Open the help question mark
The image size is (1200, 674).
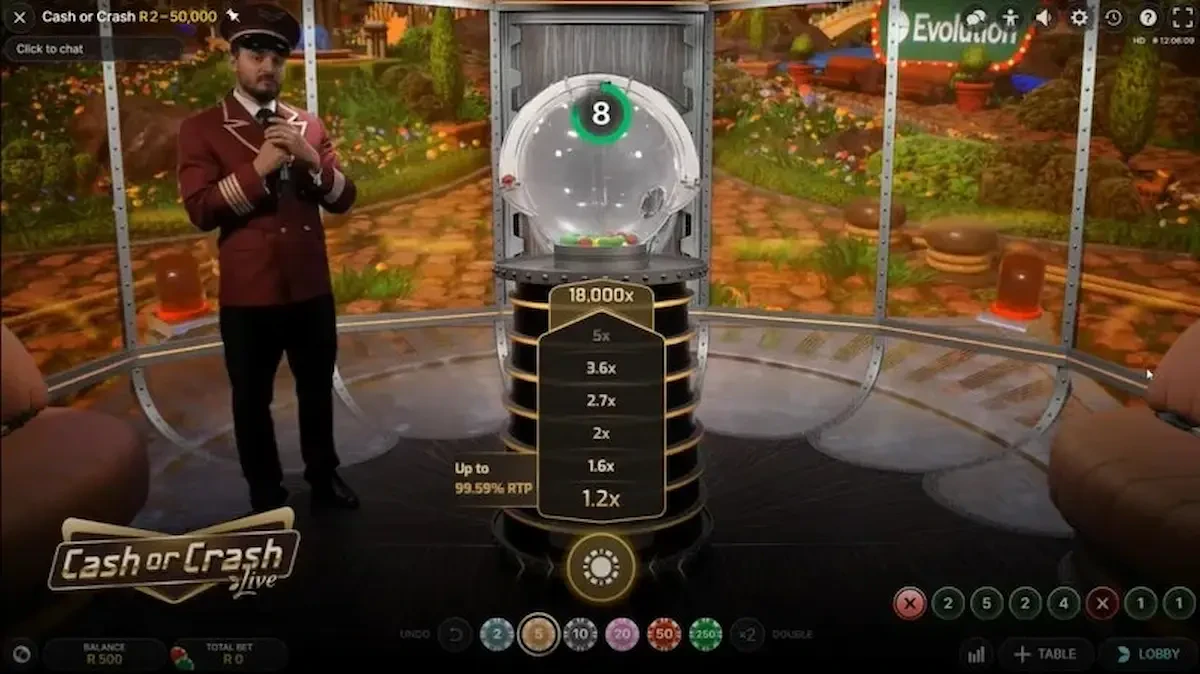pyautogui.click(x=1148, y=17)
